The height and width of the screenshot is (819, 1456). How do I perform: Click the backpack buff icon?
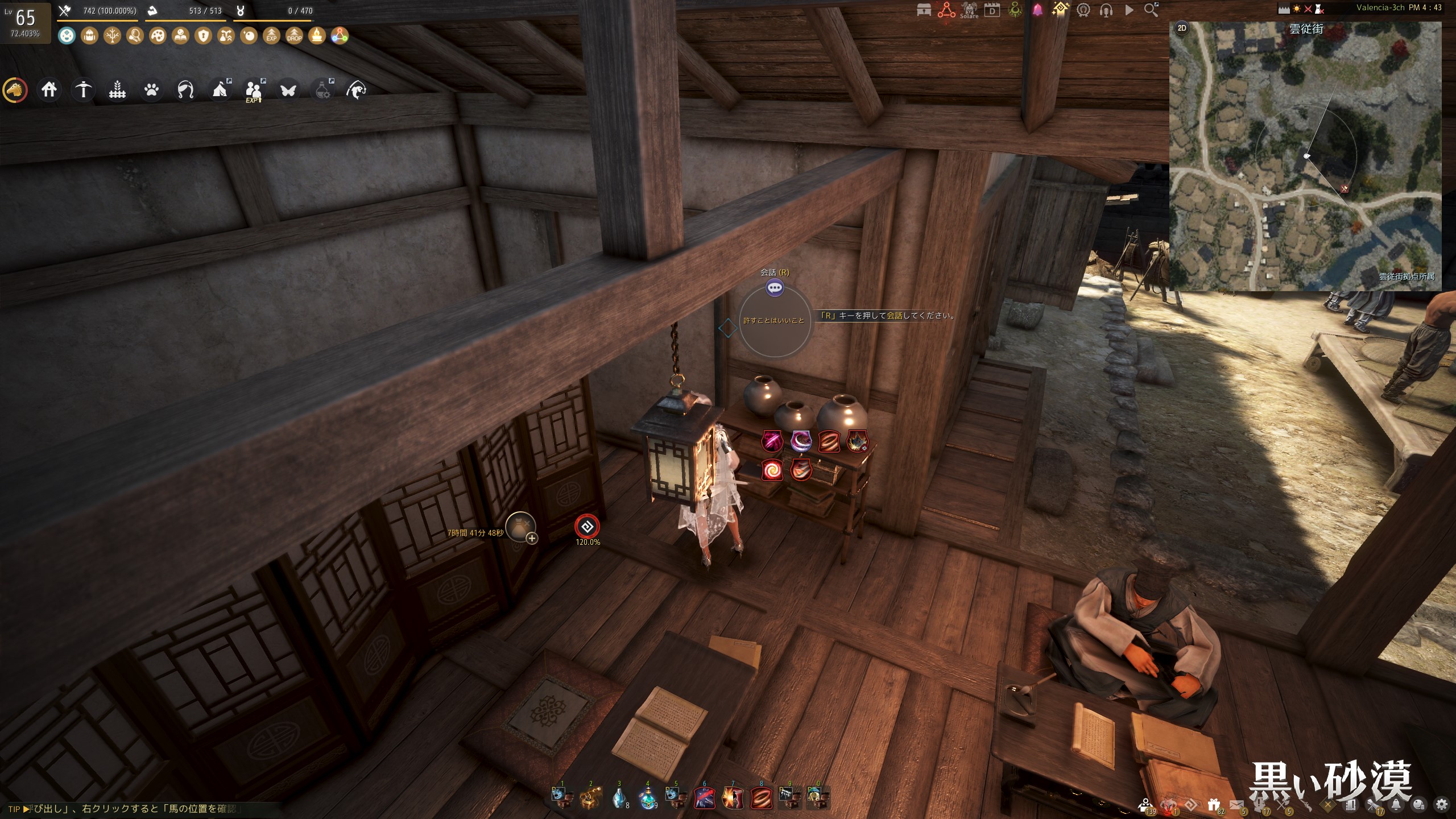coord(89,36)
